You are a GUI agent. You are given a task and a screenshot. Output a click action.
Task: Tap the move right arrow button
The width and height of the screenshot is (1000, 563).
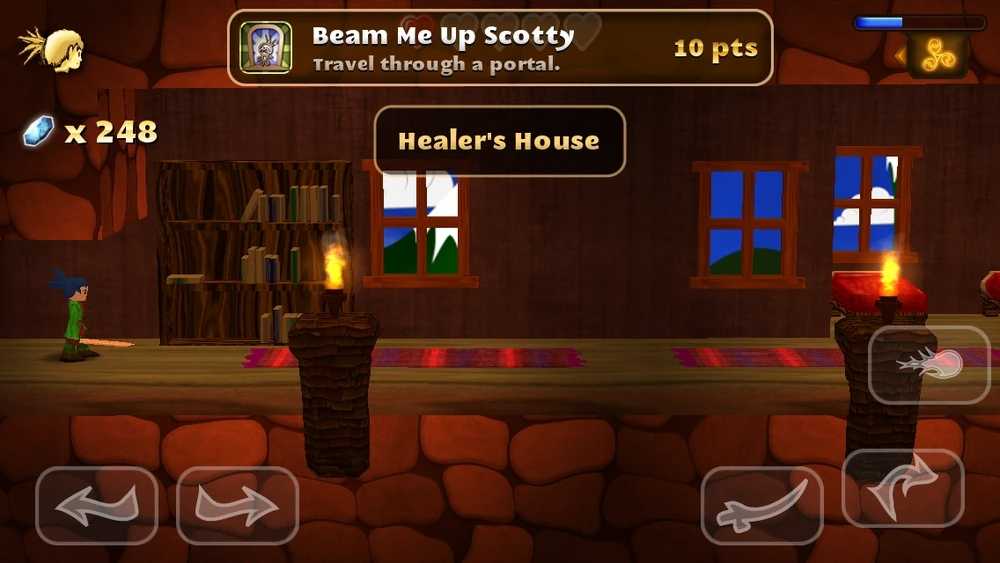(237, 505)
